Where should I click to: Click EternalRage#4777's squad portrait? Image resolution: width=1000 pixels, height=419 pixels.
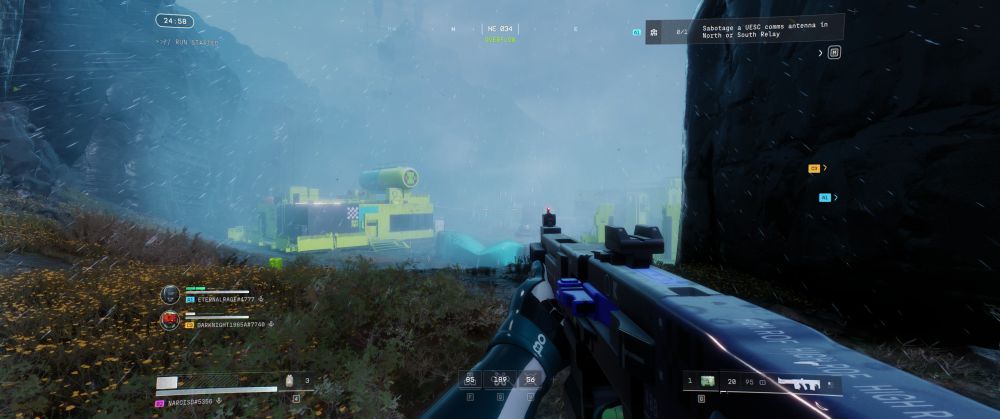pyautogui.click(x=170, y=294)
